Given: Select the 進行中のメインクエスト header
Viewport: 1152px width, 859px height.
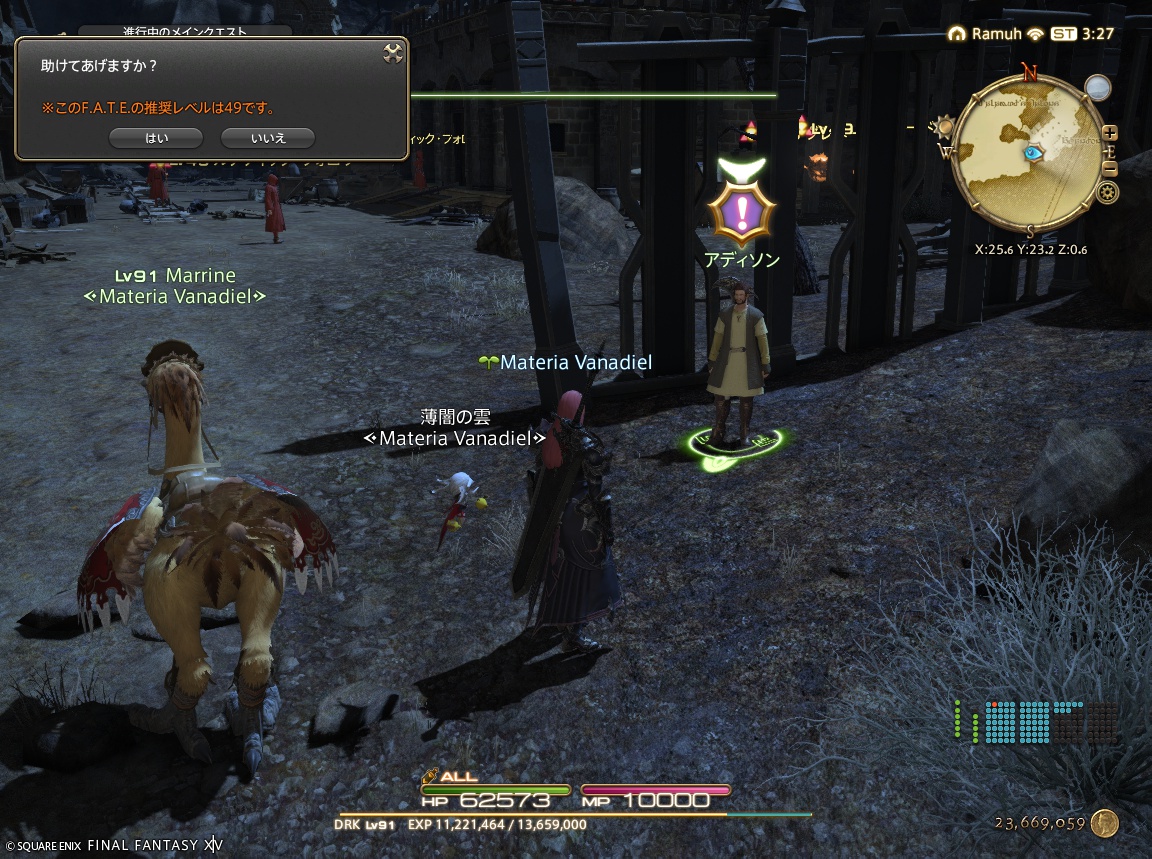Looking at the screenshot, I should point(185,32).
